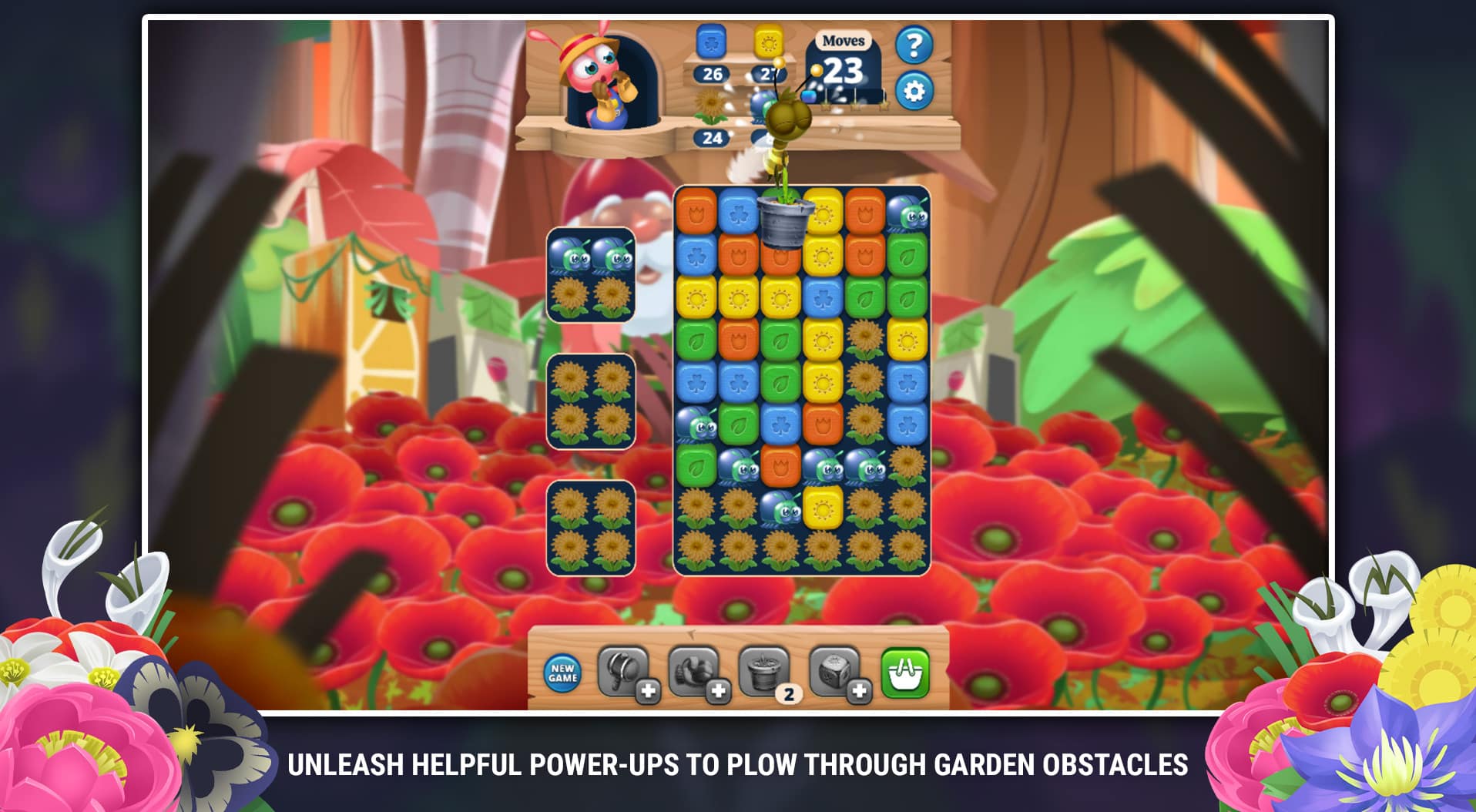This screenshot has height=812, width=1476.
Task: Click the sleeping bee on the flower pot
Action: (787, 116)
